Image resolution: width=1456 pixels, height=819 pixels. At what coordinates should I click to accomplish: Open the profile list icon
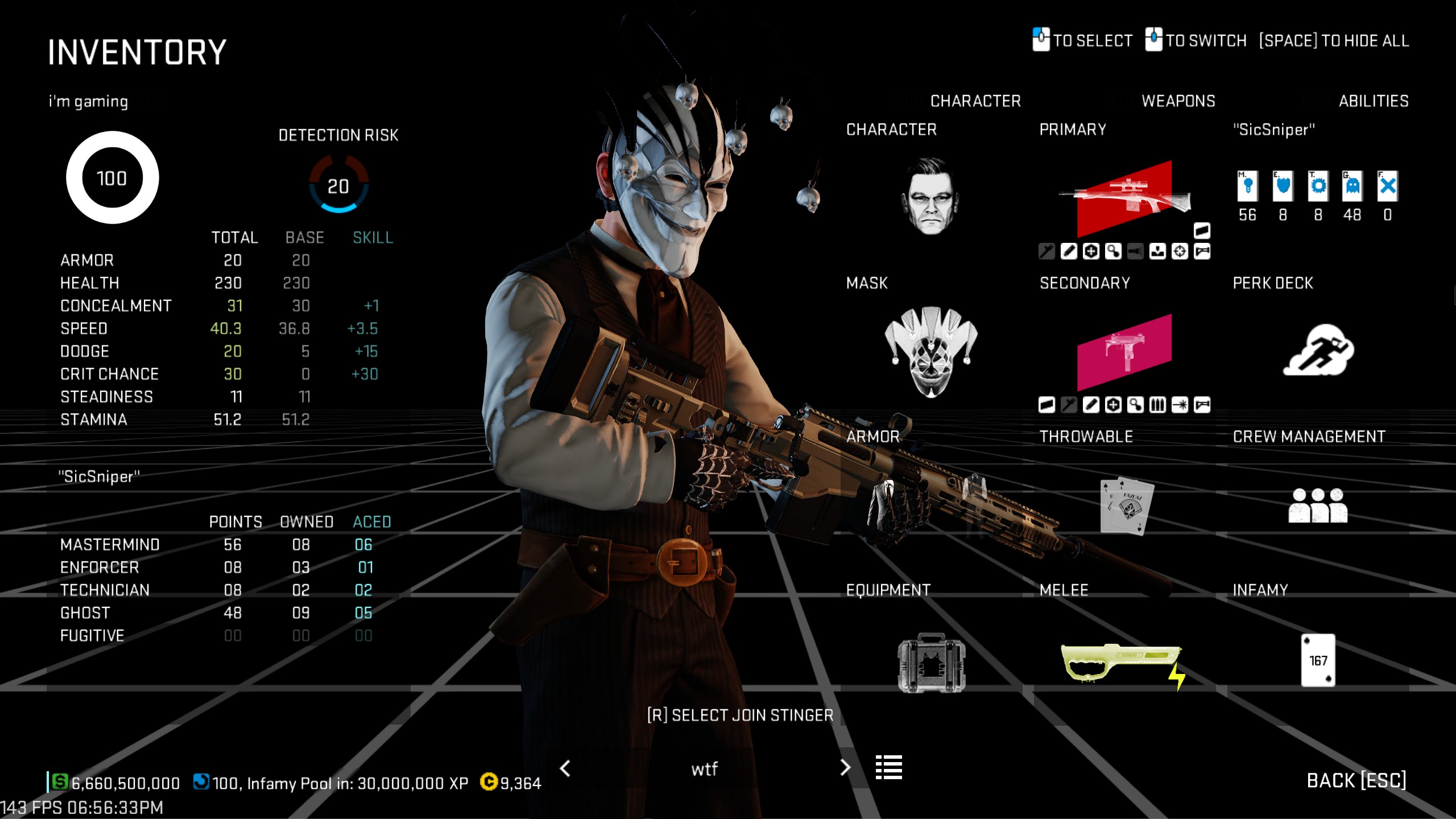pos(888,767)
